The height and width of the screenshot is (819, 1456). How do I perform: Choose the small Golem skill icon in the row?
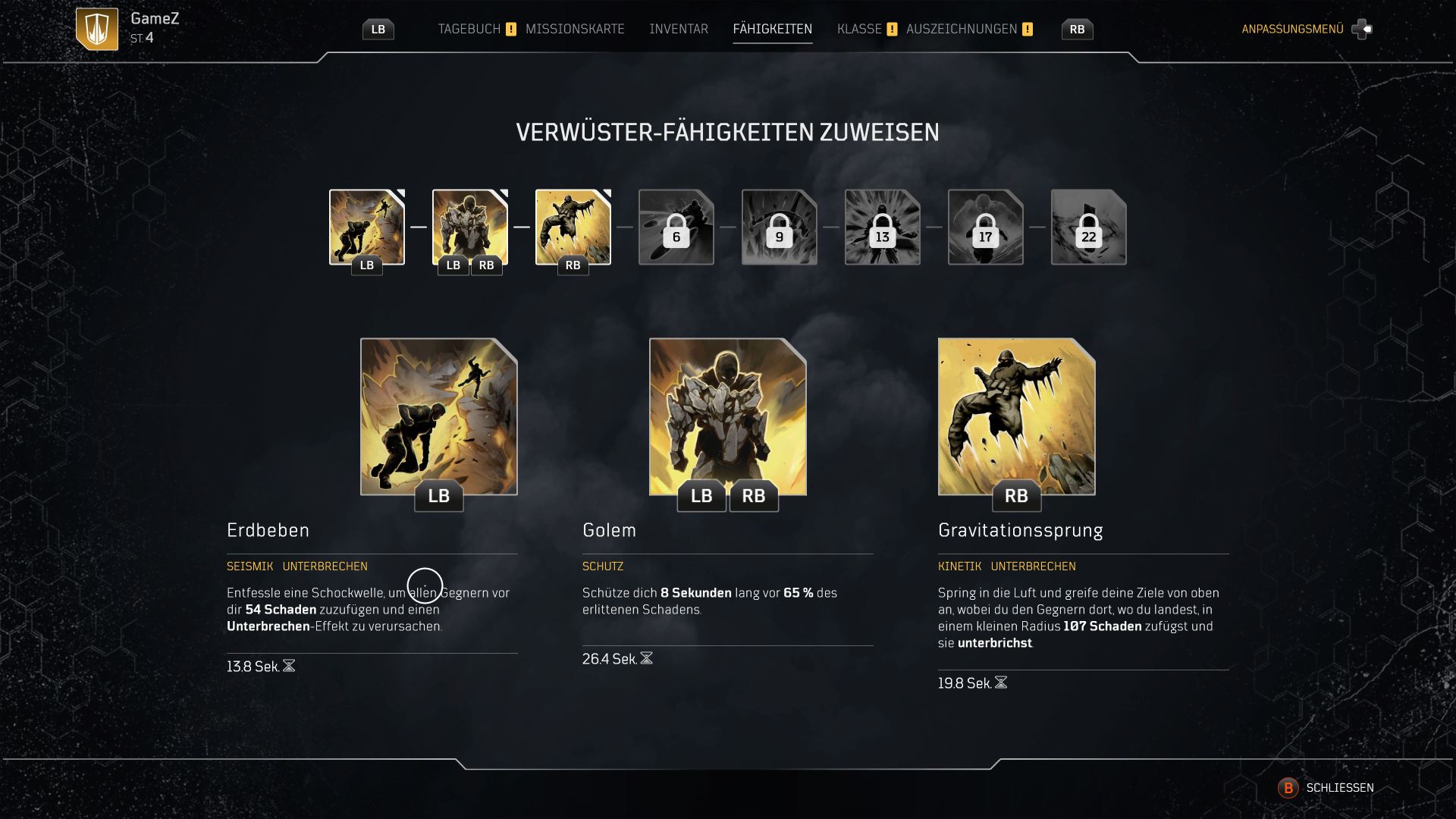tap(470, 227)
